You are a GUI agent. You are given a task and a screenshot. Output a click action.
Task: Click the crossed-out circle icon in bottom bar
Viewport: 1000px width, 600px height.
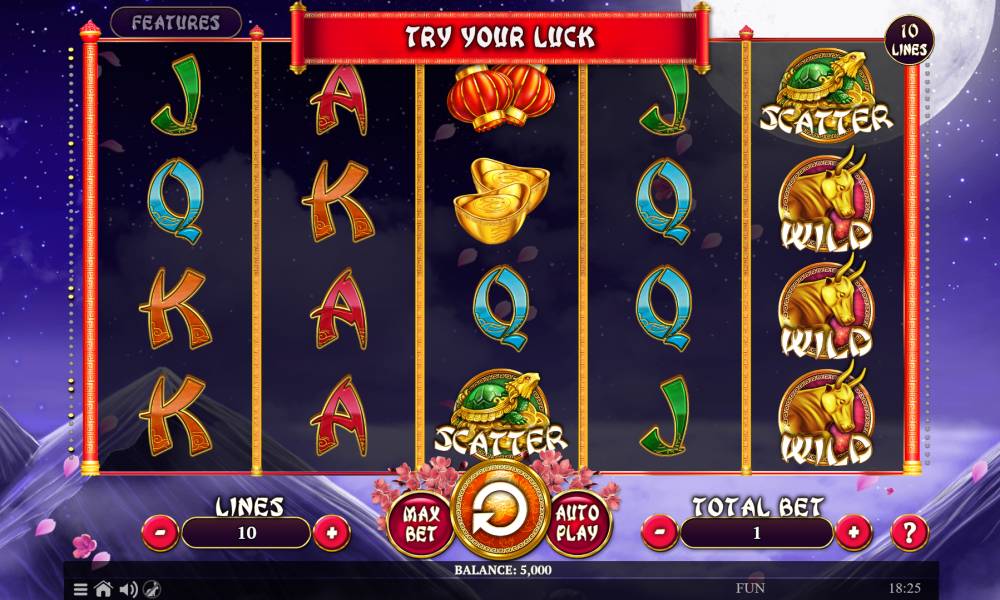point(152,589)
